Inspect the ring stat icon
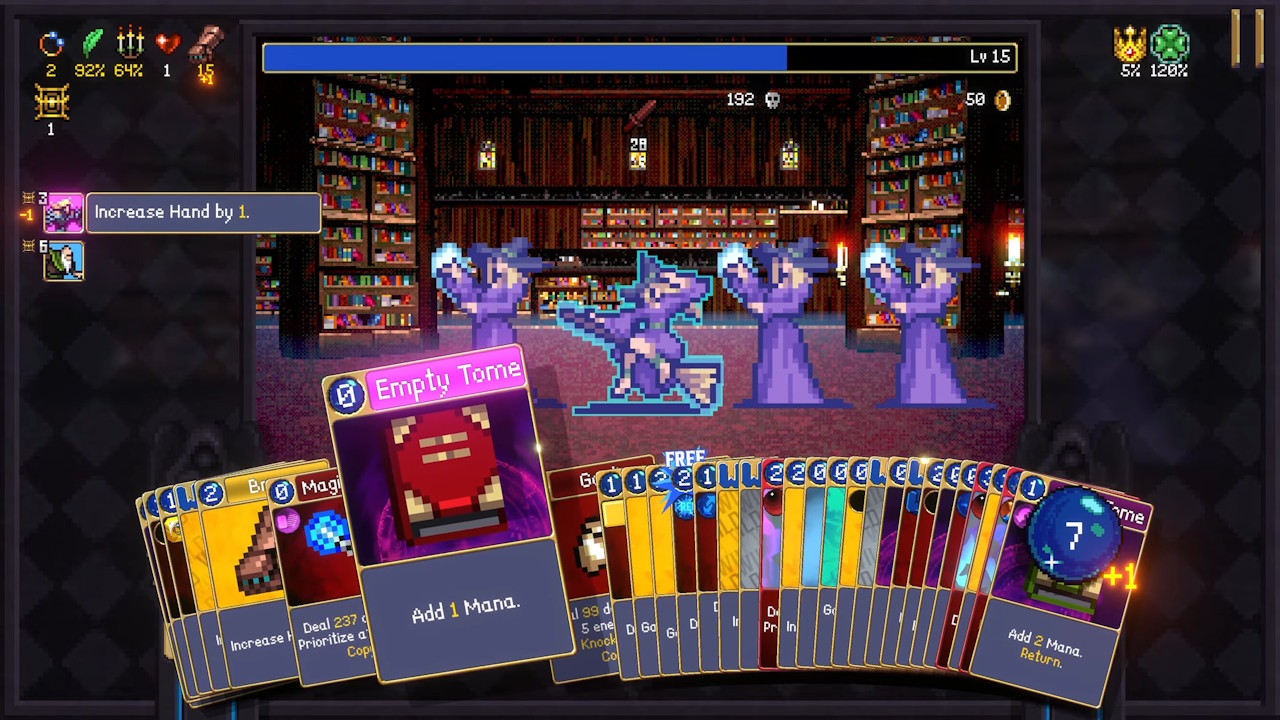 click(x=51, y=44)
